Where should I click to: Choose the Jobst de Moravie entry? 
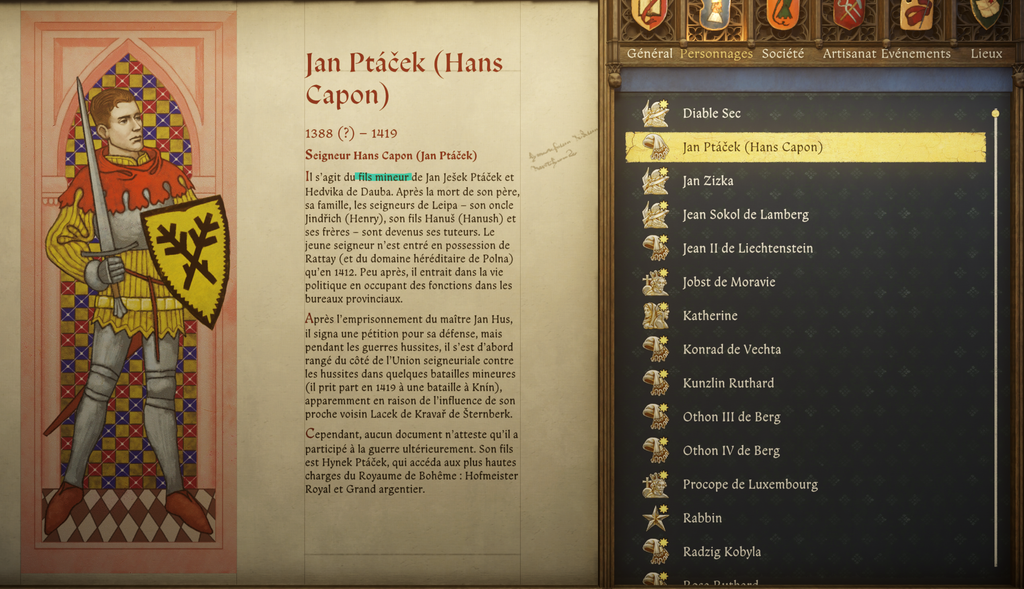click(729, 282)
